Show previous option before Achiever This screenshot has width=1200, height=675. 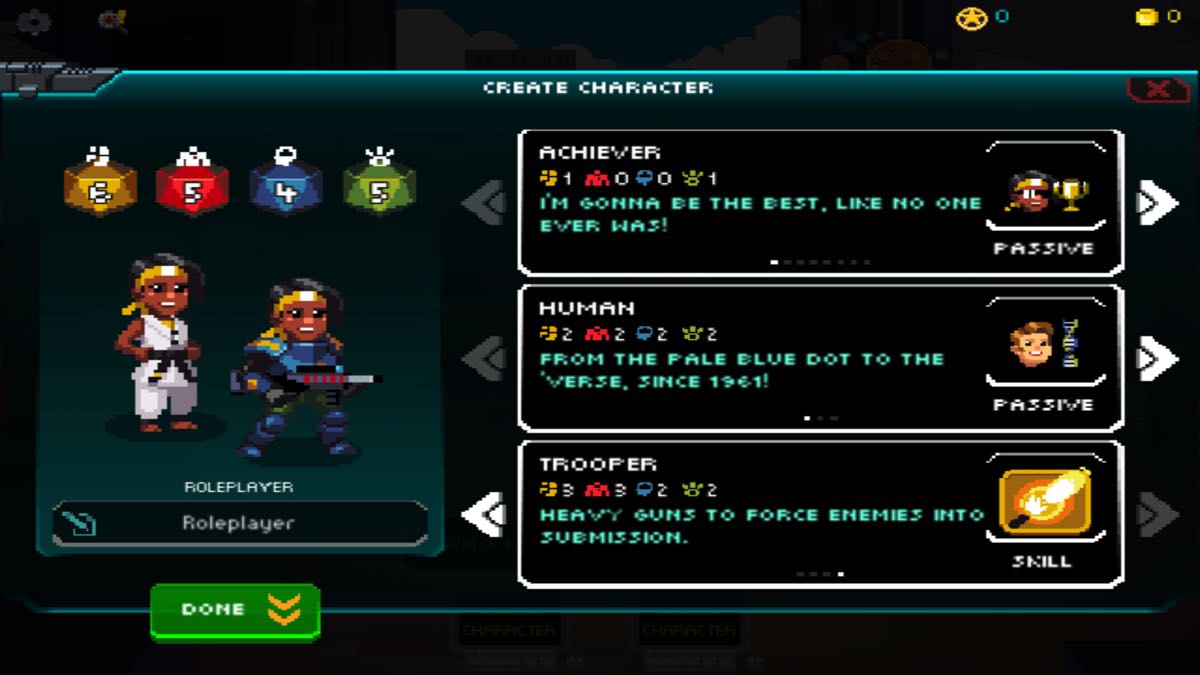[486, 203]
